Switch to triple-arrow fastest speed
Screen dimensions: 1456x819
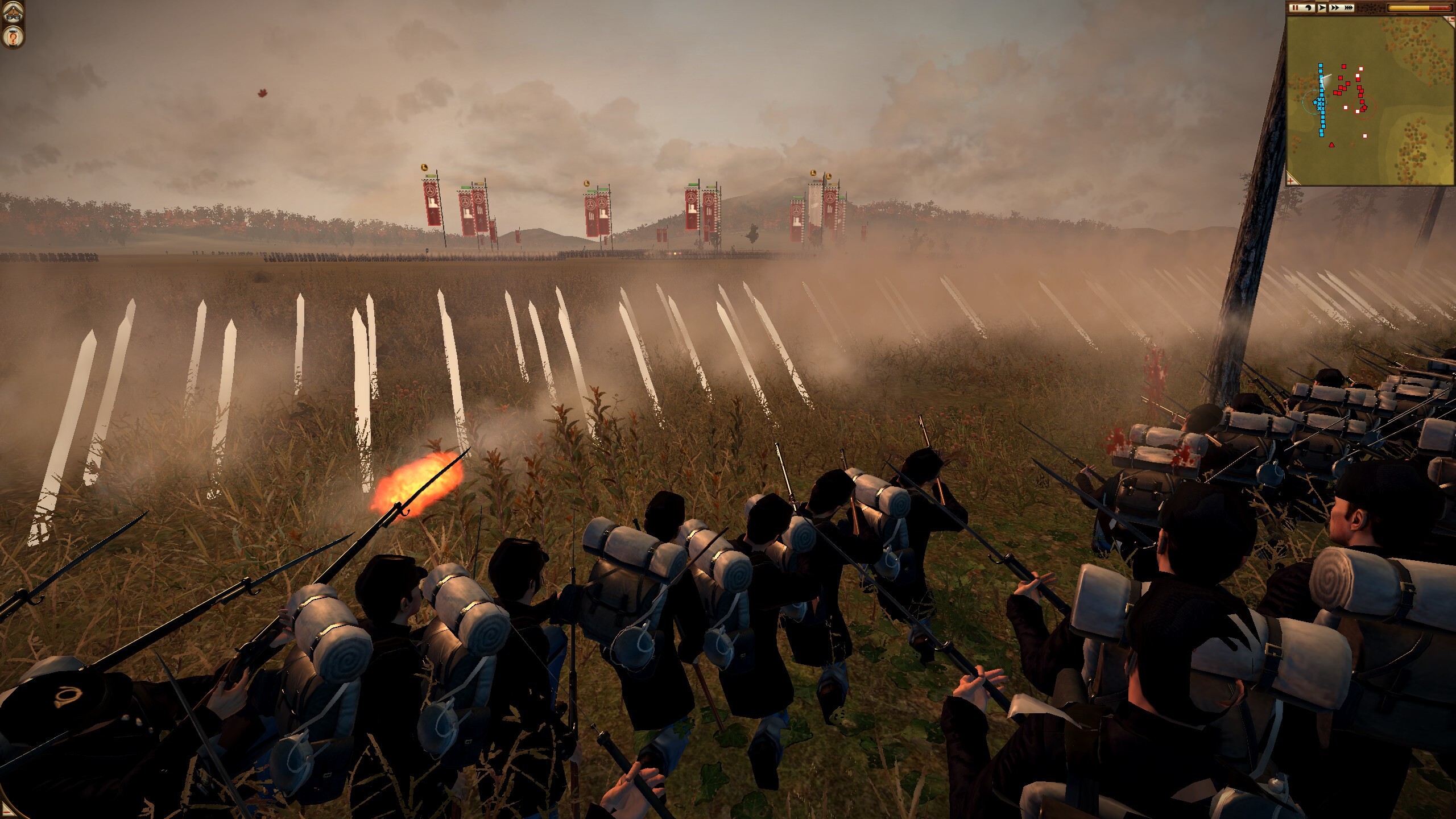(x=1347, y=8)
